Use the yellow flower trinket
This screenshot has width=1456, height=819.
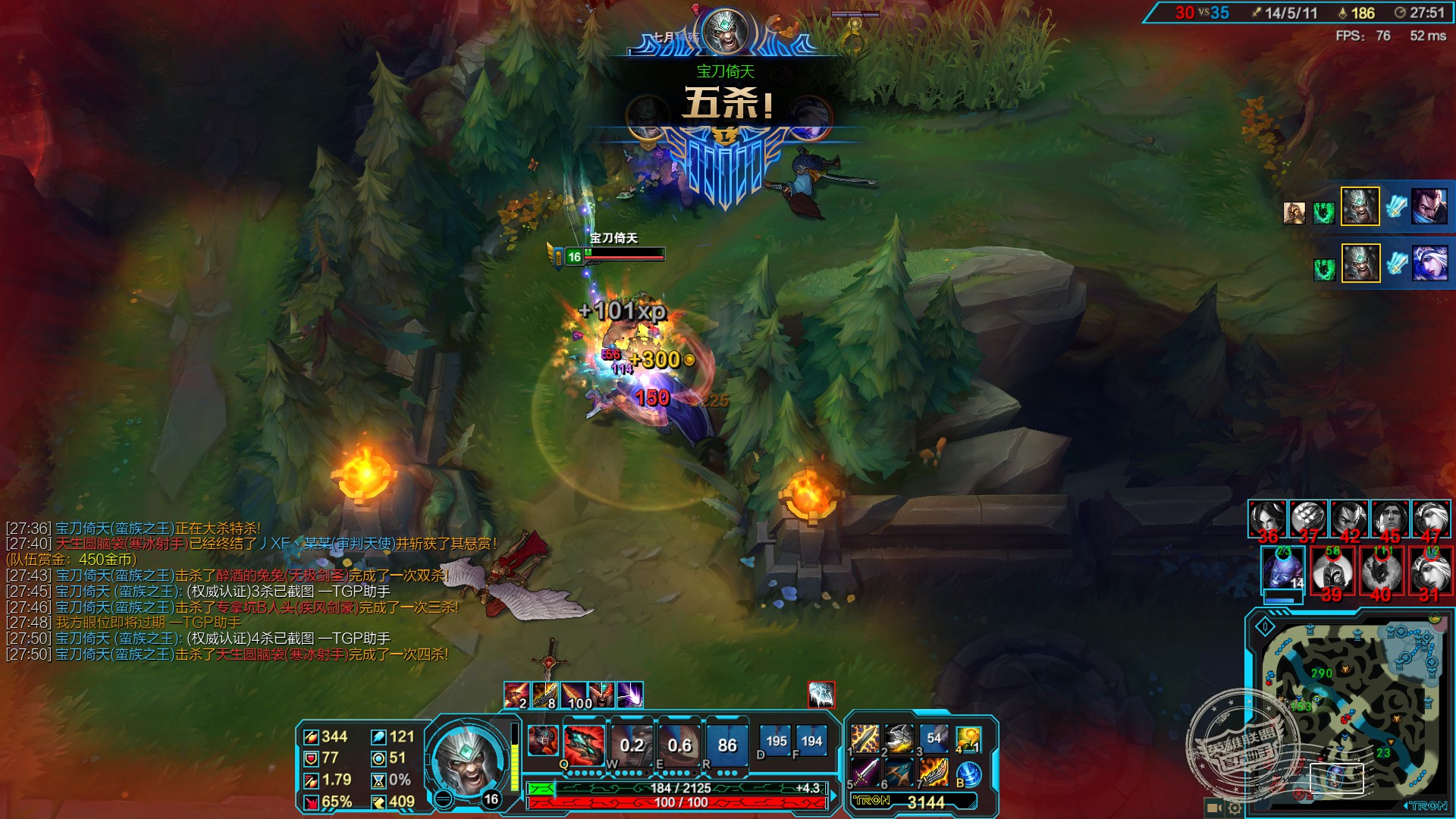(968, 739)
